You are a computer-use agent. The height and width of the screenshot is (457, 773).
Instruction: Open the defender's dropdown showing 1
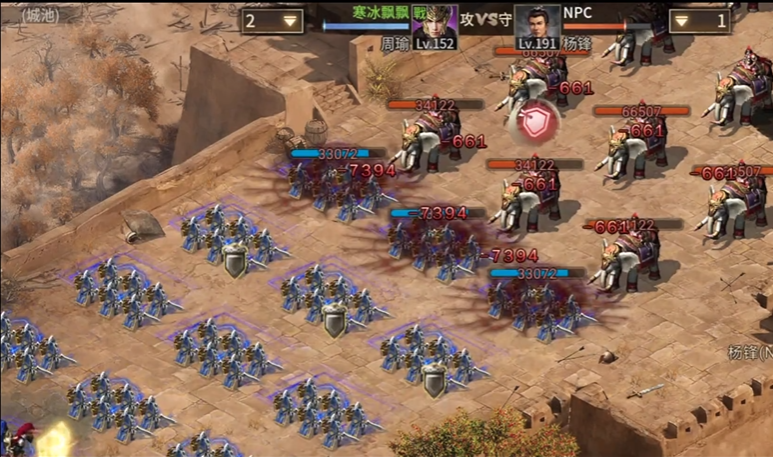tap(699, 20)
